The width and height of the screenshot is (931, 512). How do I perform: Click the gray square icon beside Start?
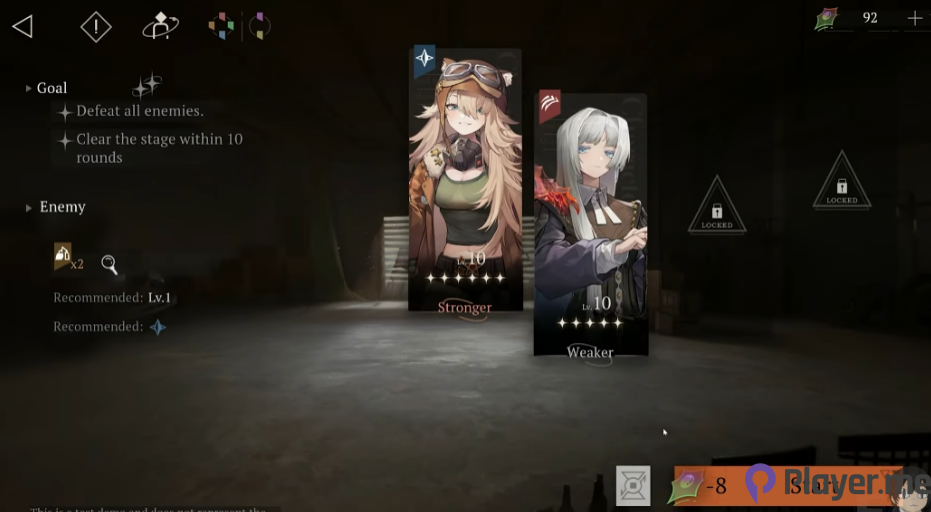pyautogui.click(x=632, y=485)
